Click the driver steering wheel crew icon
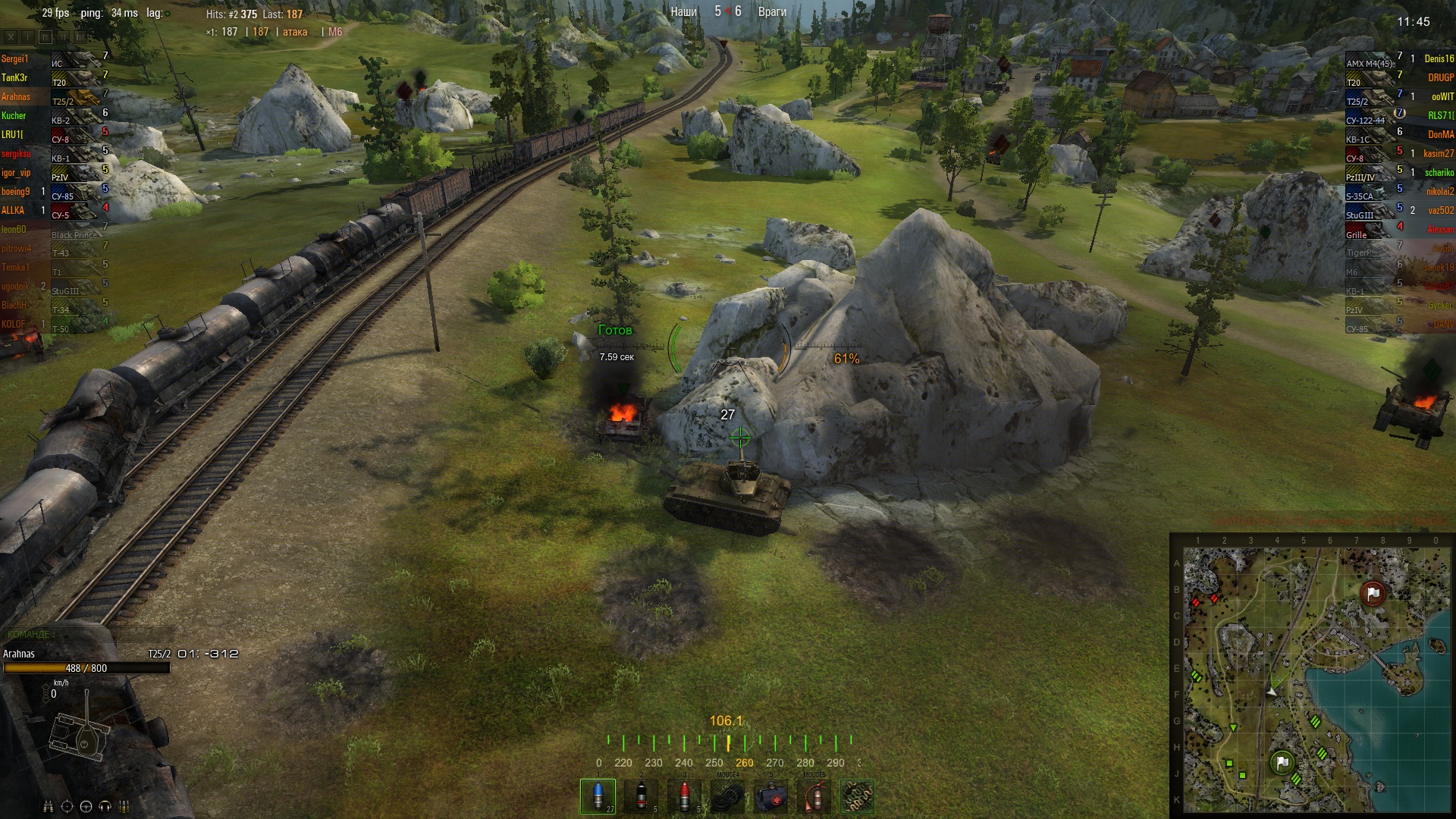The image size is (1456, 819). pyautogui.click(x=86, y=806)
